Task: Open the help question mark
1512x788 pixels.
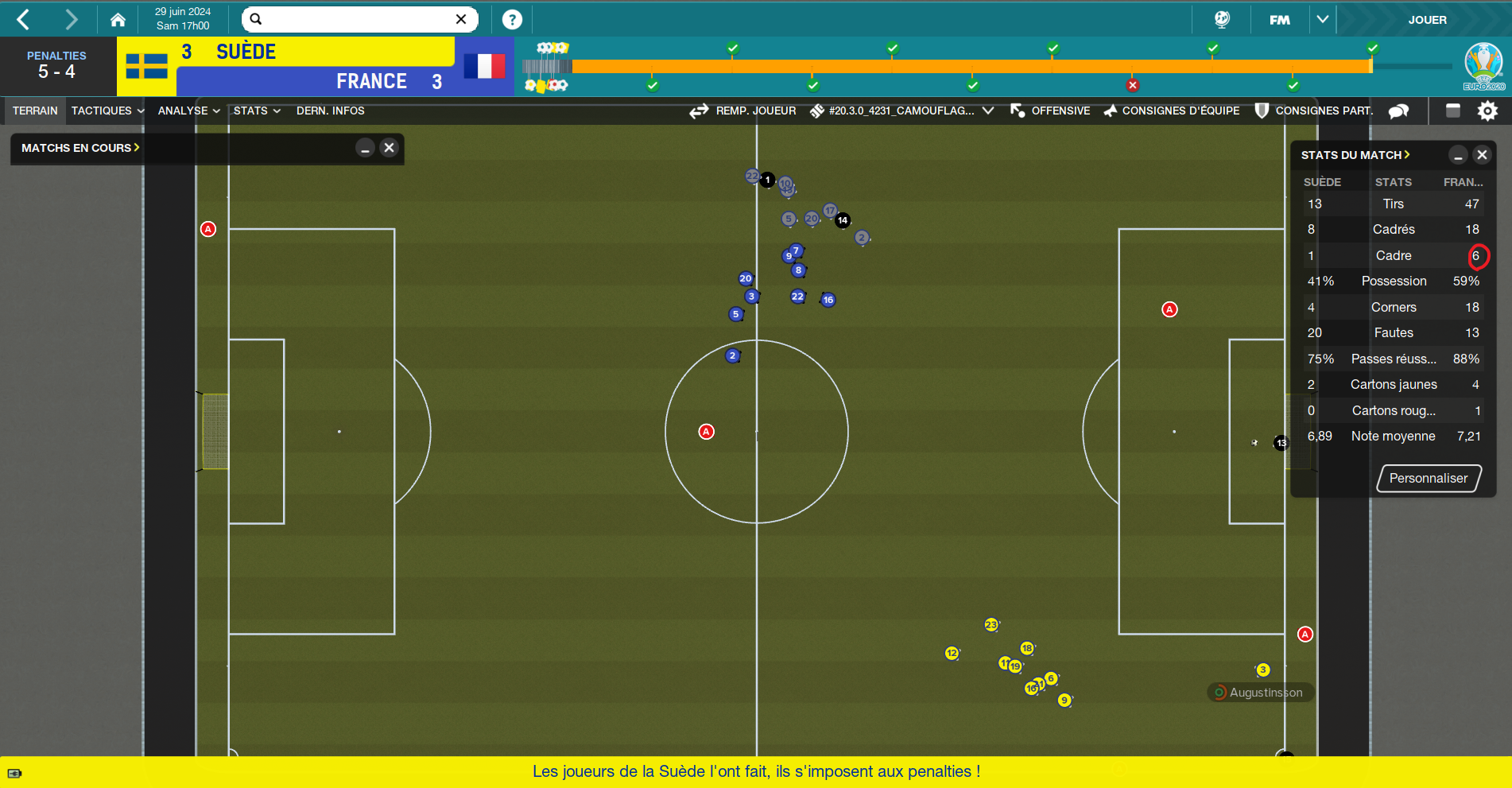Action: (512, 19)
